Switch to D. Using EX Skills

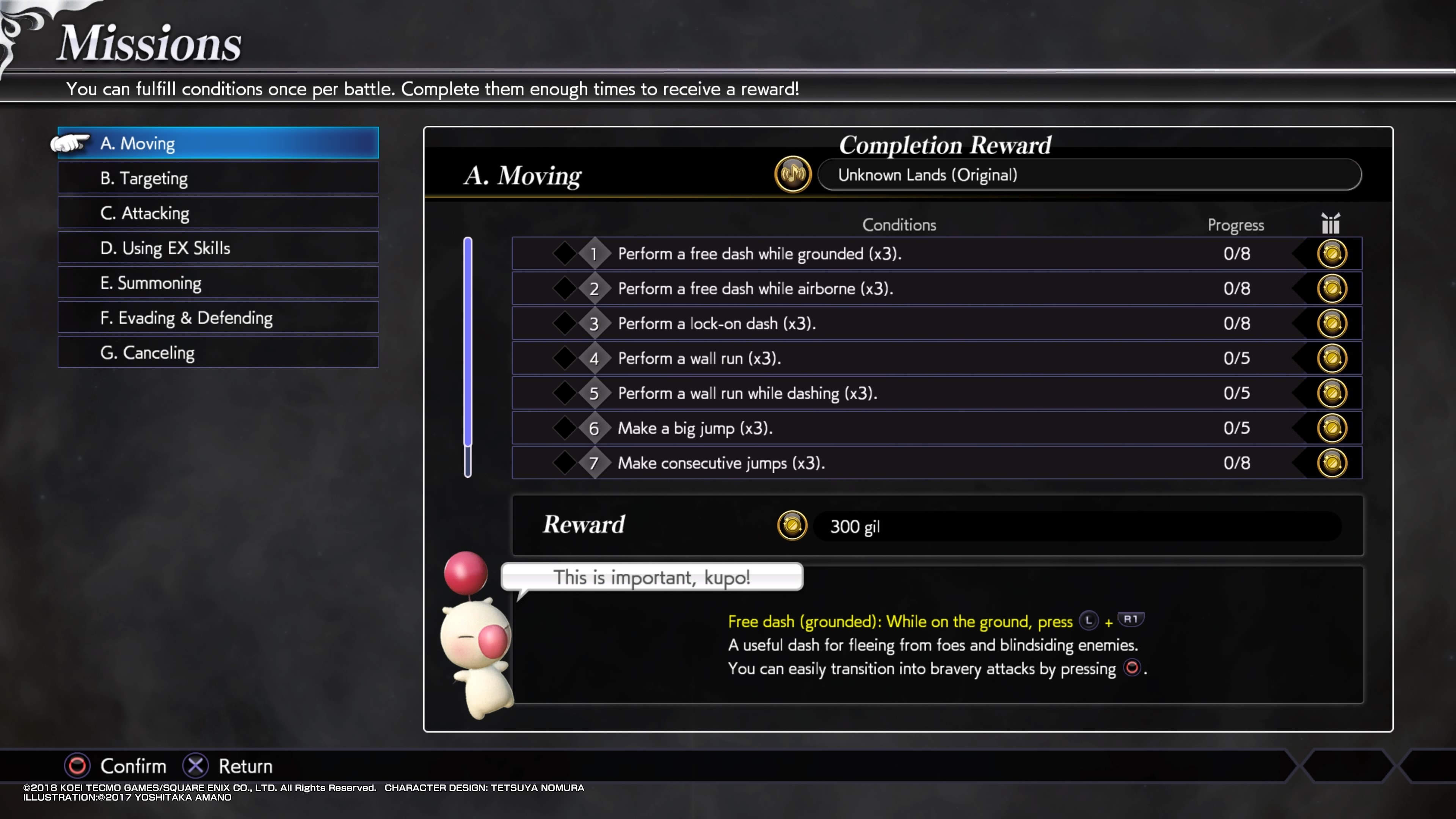tap(218, 248)
